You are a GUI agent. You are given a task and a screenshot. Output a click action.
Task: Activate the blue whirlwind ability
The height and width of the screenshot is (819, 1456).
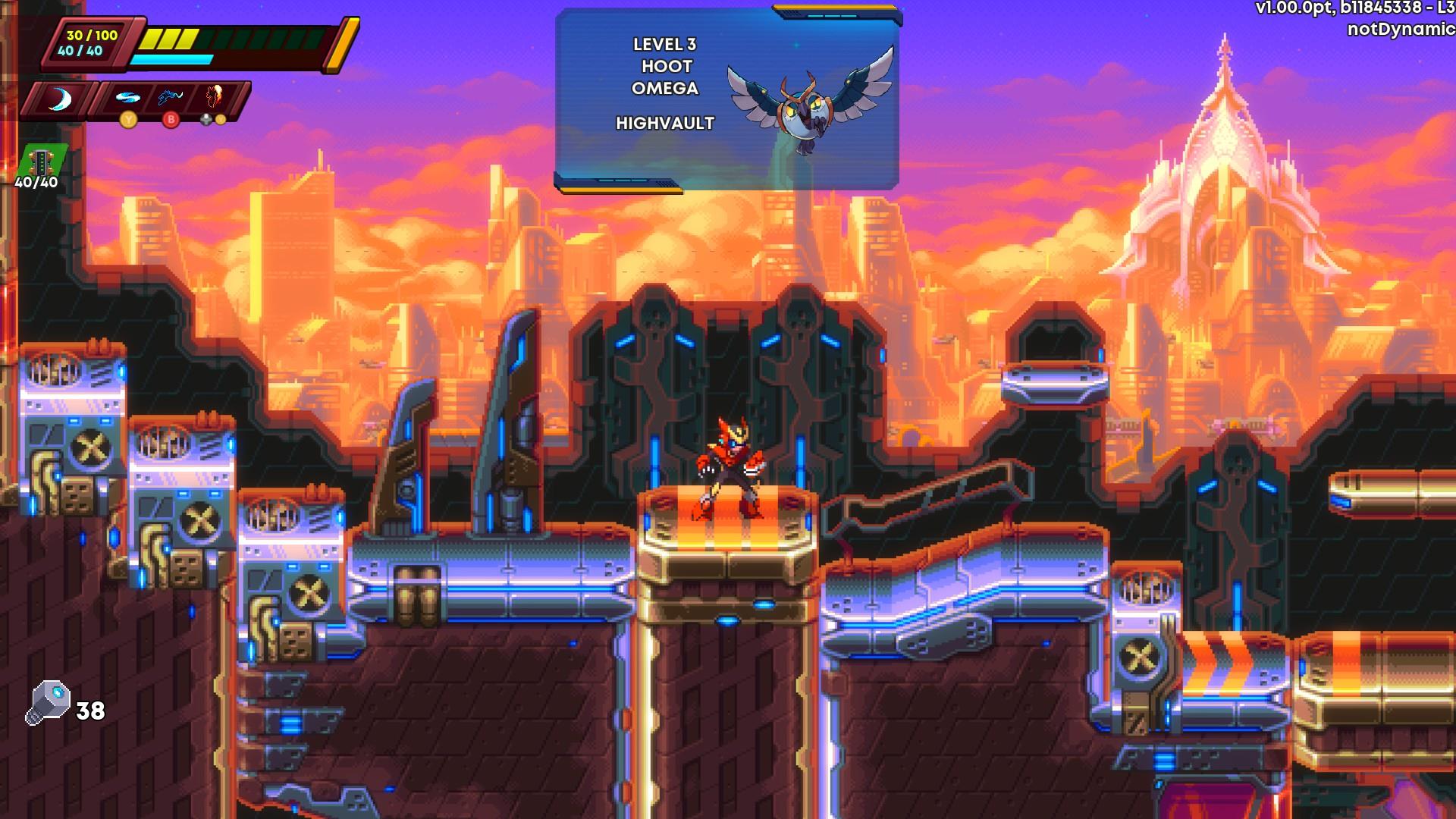127,98
